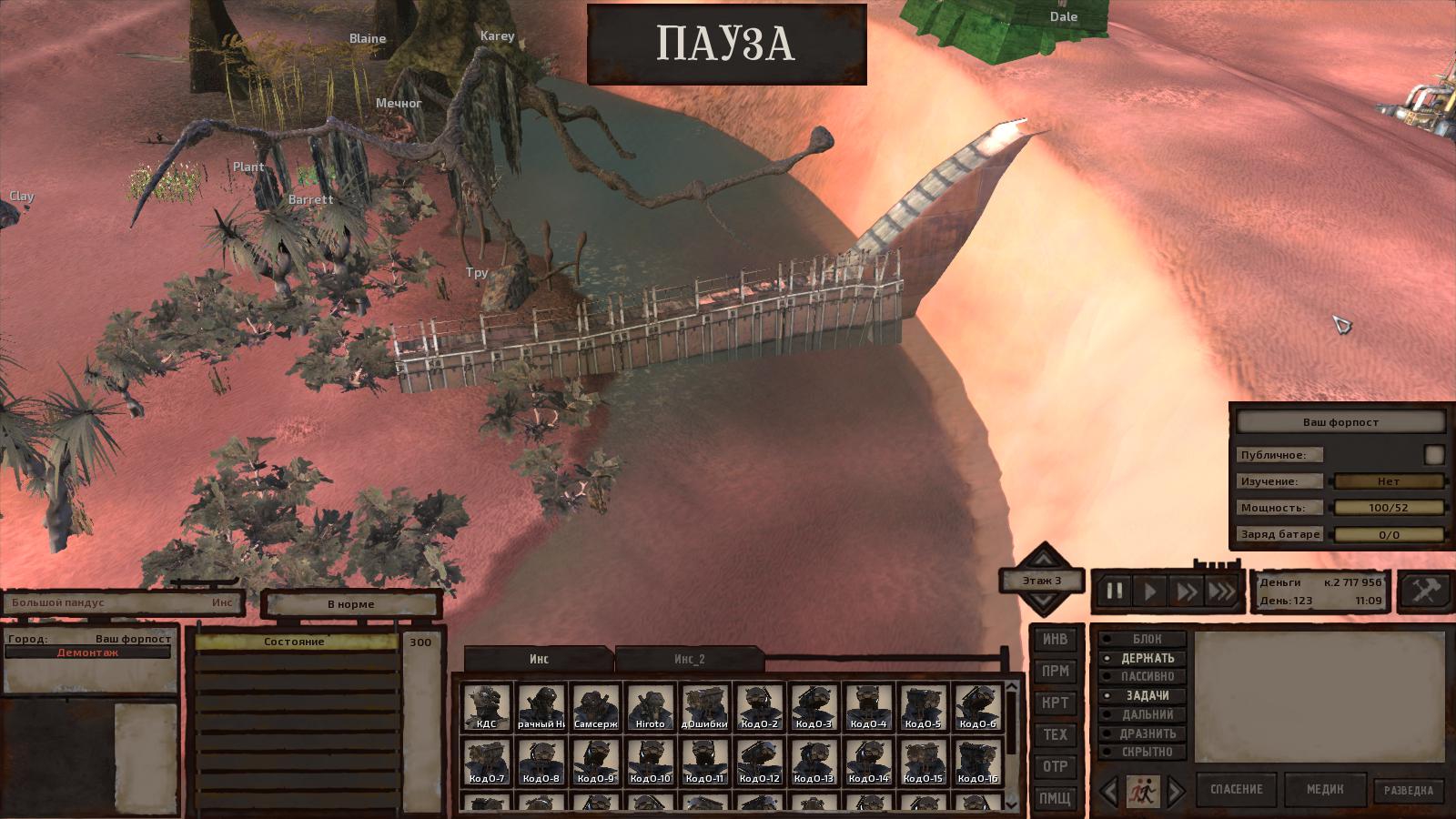Screen dimensions: 1456x819
Task: Resume normal game speed with play button
Action: tap(1150, 591)
